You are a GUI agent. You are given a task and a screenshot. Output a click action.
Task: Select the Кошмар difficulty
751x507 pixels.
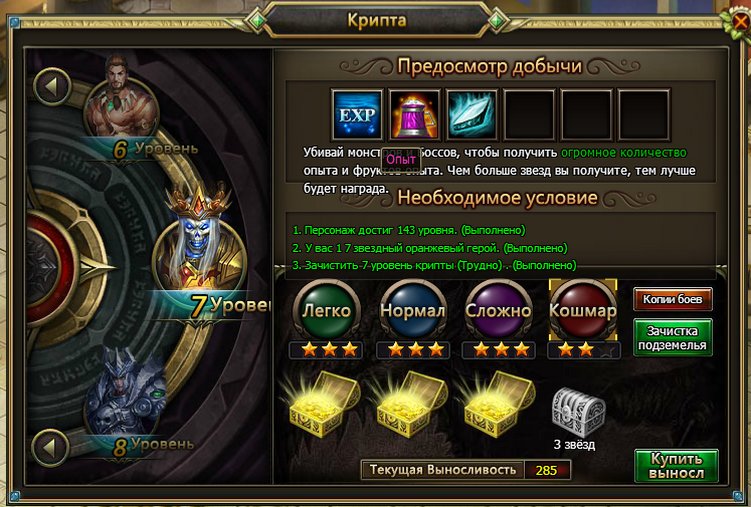584,309
